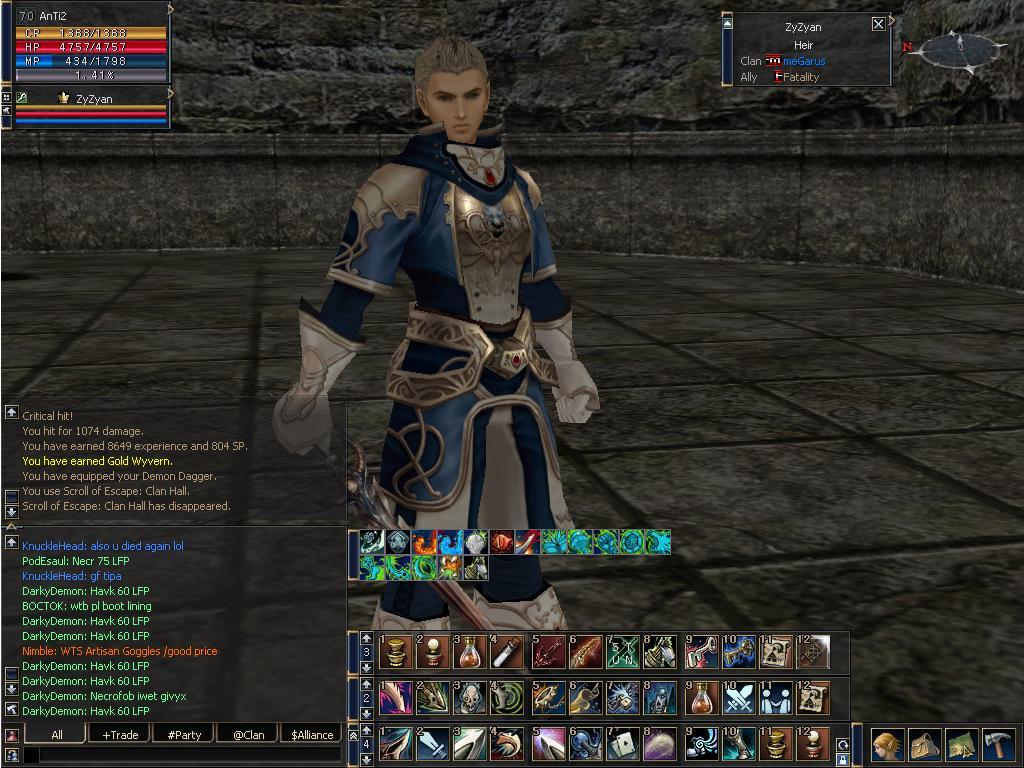
Task: Select ZyZyan in the party list
Action: (x=93, y=99)
